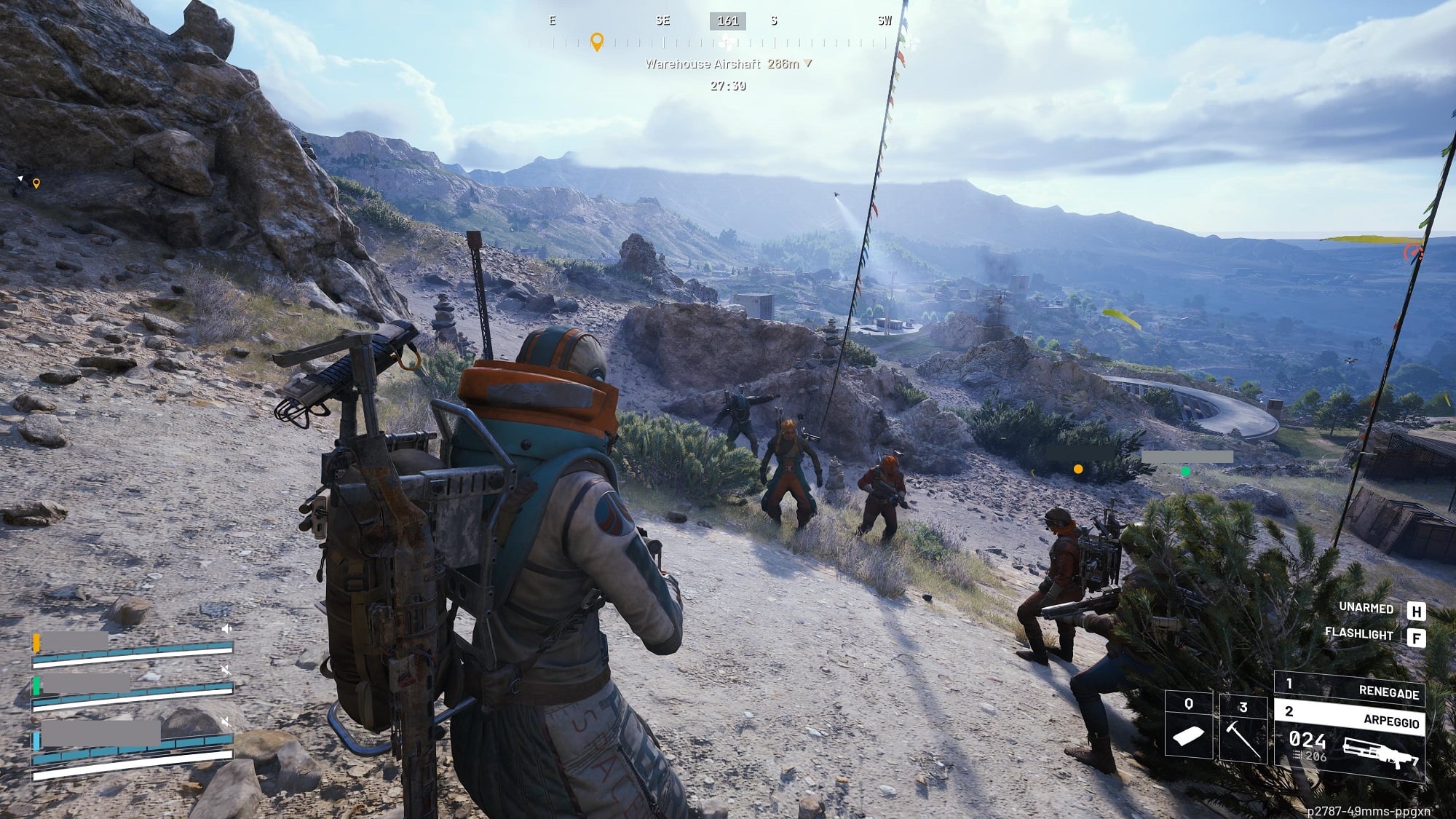Select the bandage item slot

(1188, 725)
